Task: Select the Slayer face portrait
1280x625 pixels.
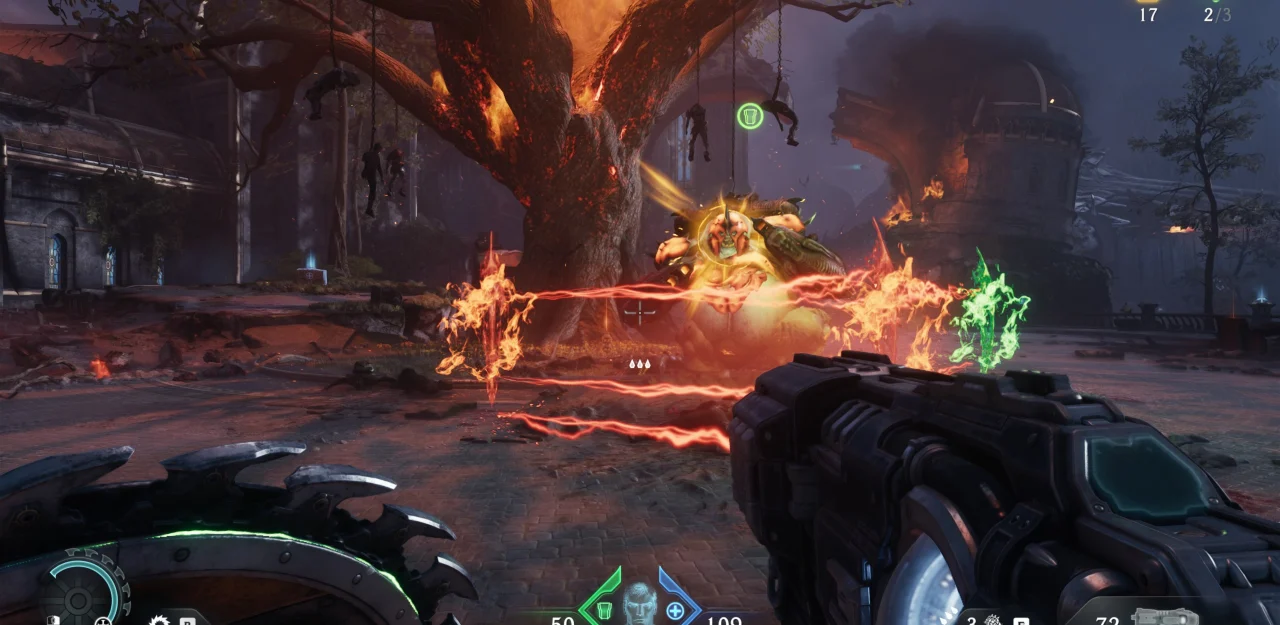Action: 640,603
